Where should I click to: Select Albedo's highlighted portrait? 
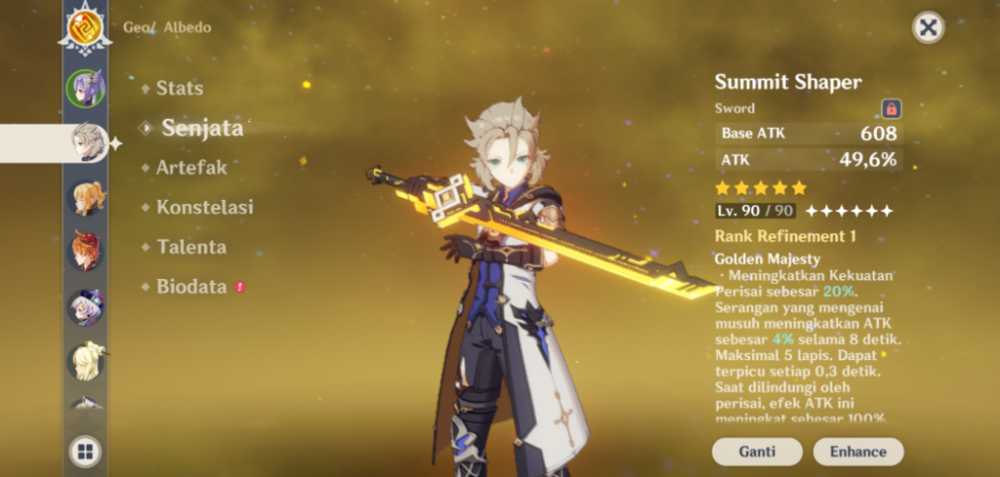pyautogui.click(x=85, y=143)
